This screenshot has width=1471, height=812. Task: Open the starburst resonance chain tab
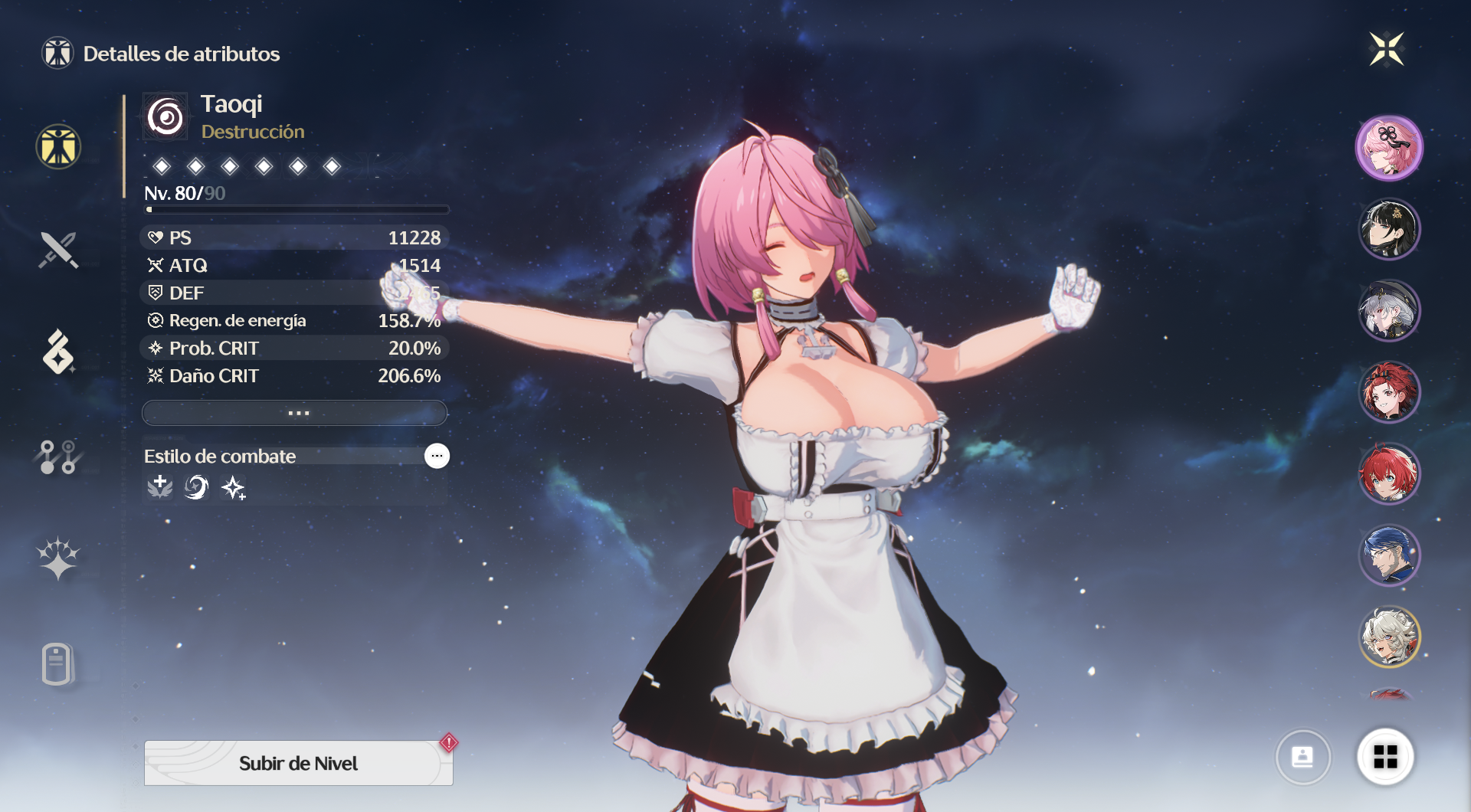click(58, 558)
